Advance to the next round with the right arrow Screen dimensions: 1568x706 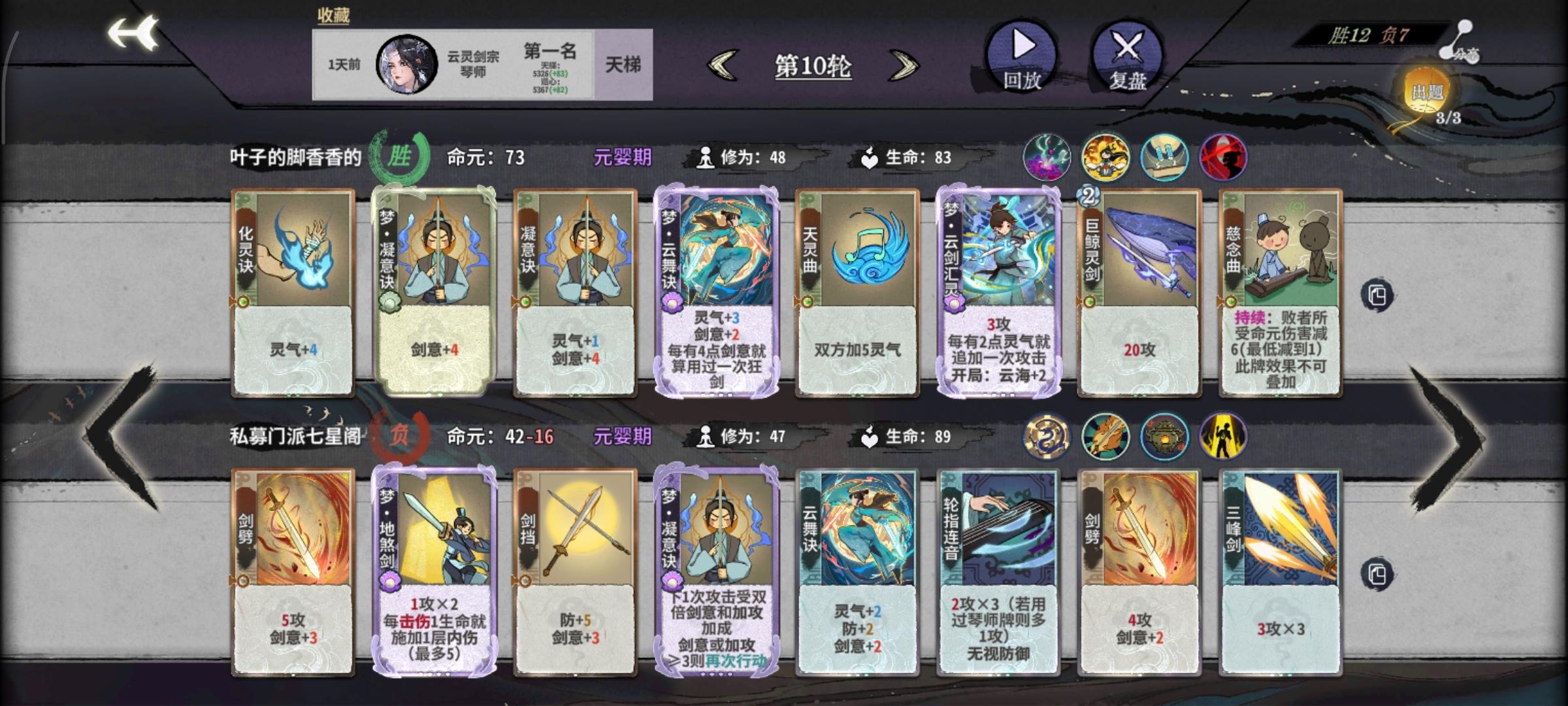coord(904,65)
